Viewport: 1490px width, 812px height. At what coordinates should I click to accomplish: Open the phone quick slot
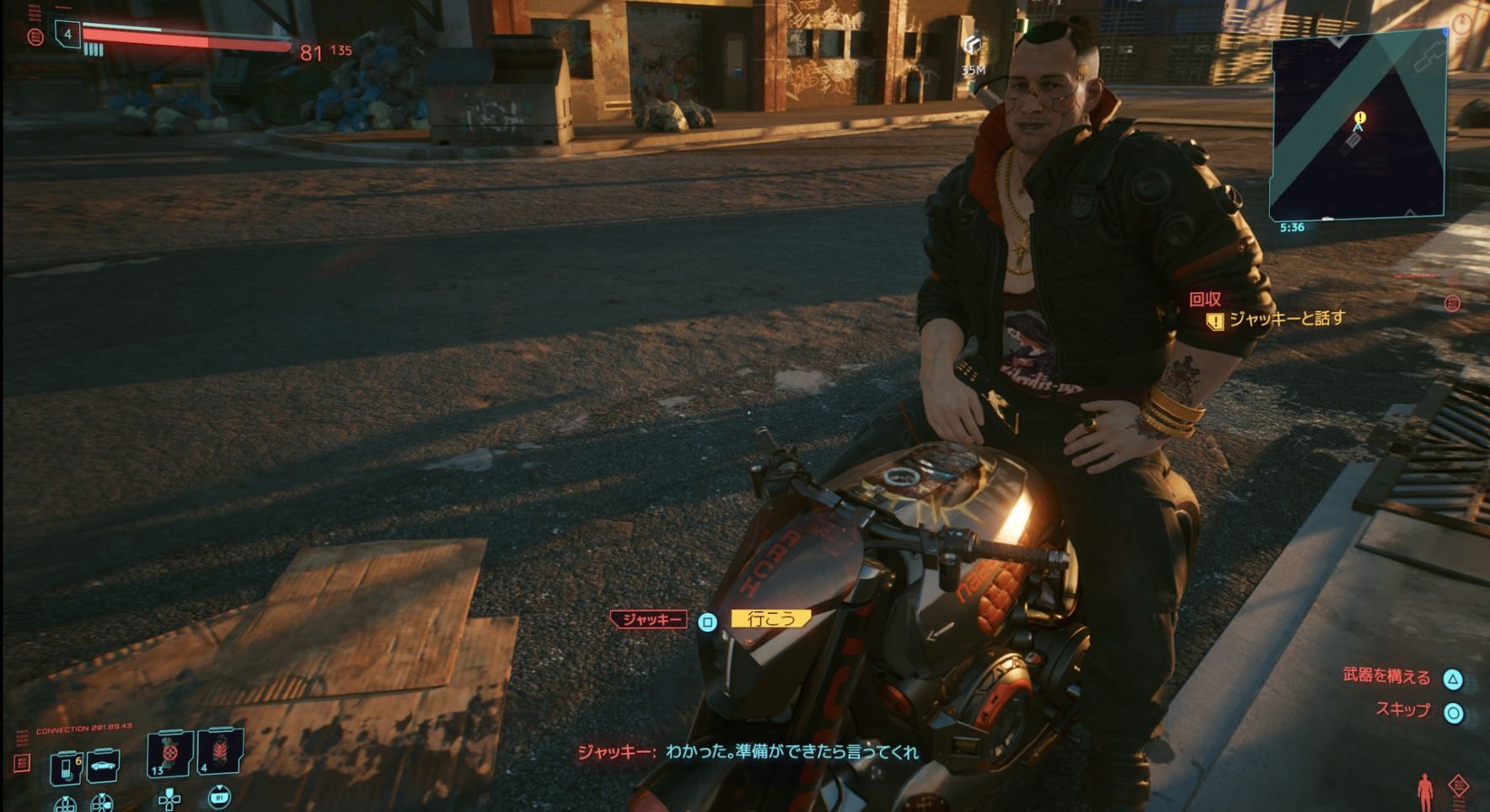(65, 767)
